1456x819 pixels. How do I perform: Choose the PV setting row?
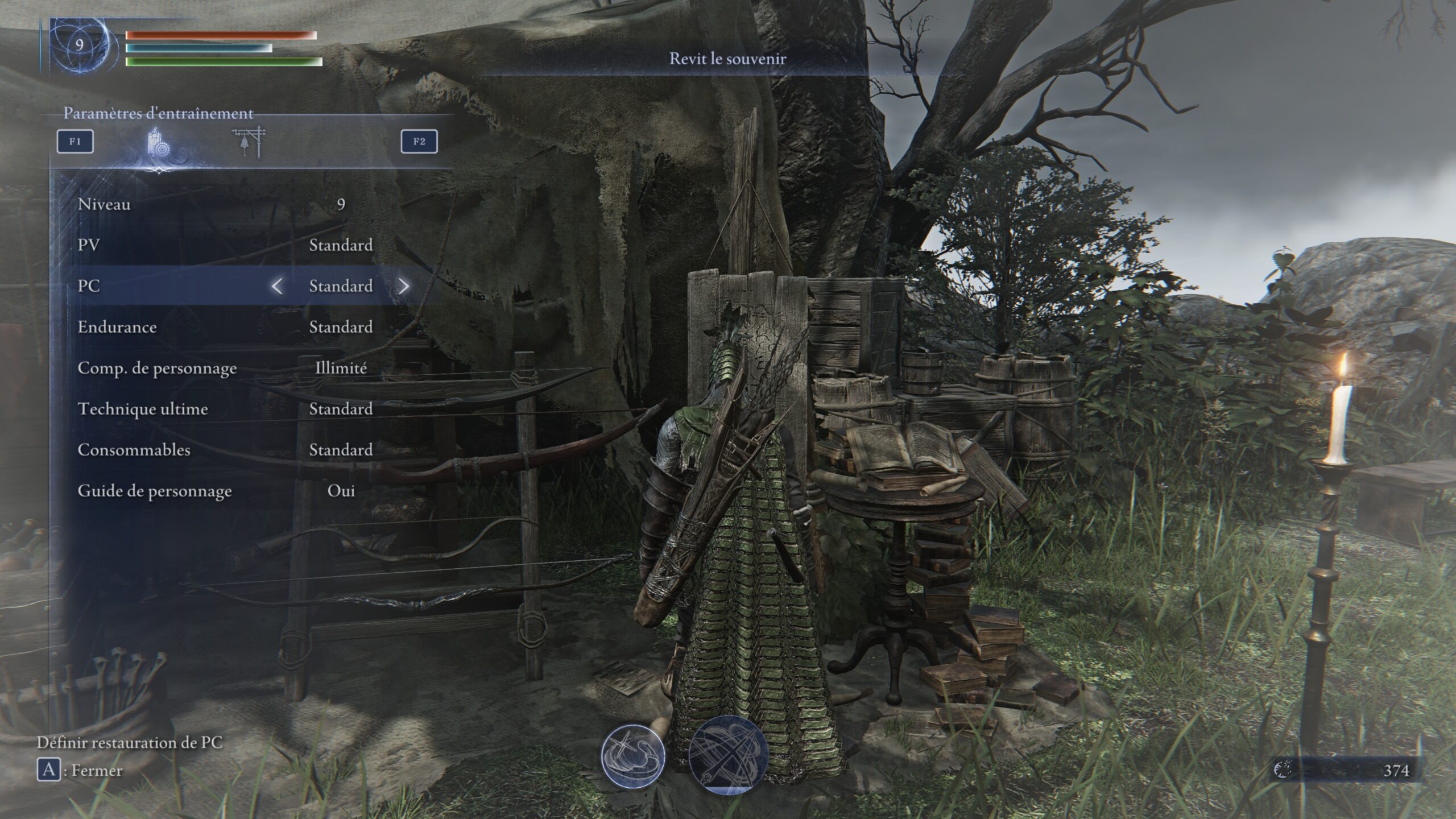pyautogui.click(x=227, y=245)
